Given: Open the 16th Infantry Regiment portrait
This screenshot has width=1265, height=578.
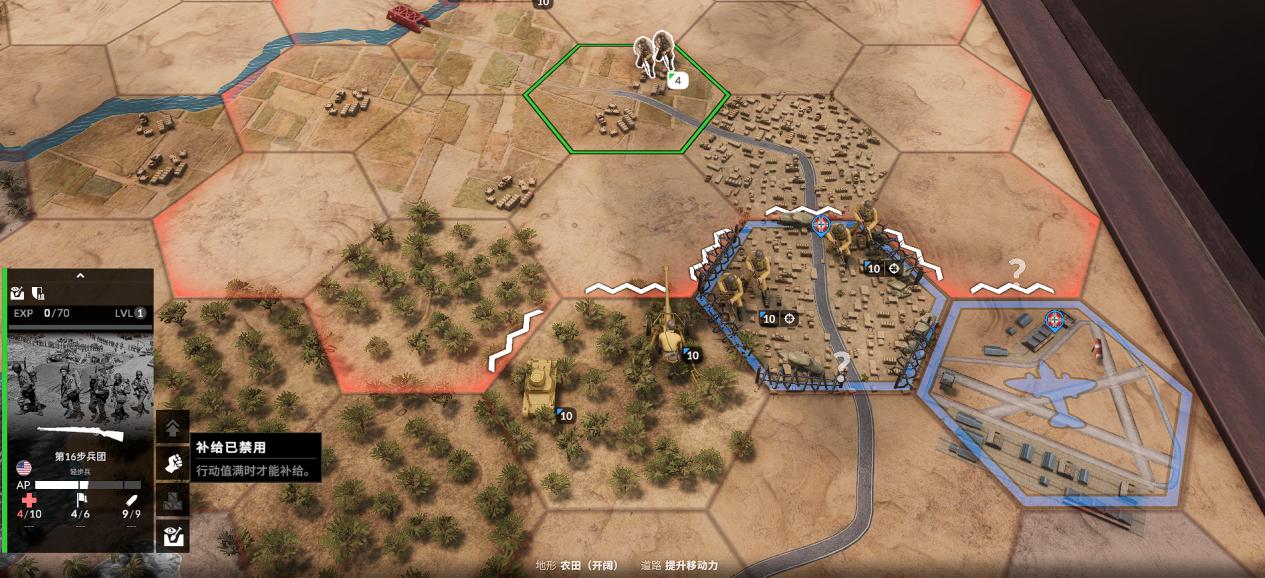Looking at the screenshot, I should coord(80,385).
